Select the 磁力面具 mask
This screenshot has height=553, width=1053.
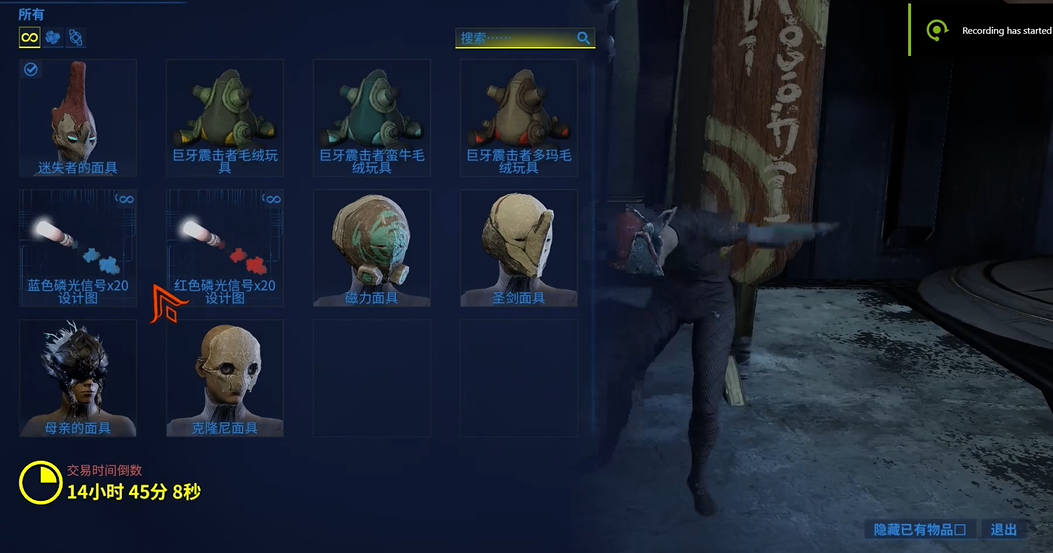pos(371,248)
